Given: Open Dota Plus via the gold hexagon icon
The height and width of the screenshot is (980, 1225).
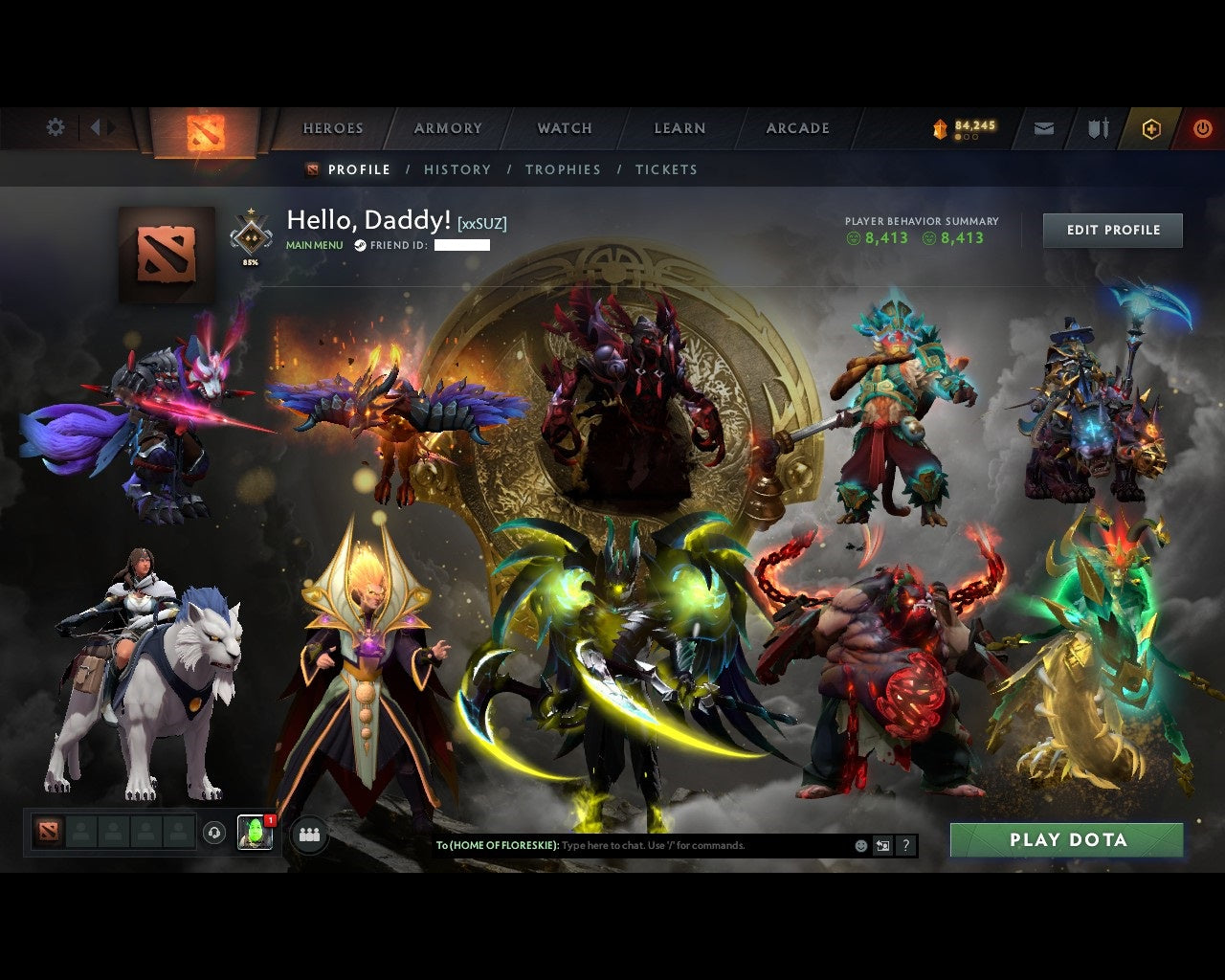Looking at the screenshot, I should pyautogui.click(x=1150, y=127).
